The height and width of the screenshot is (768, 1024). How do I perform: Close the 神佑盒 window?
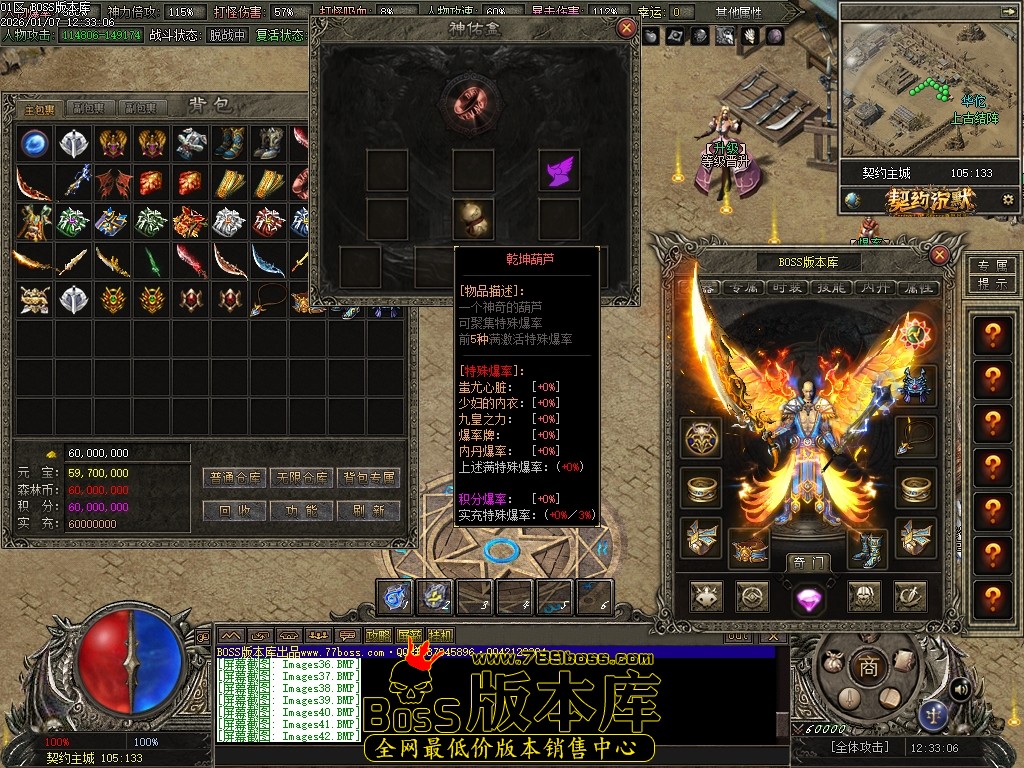click(627, 27)
